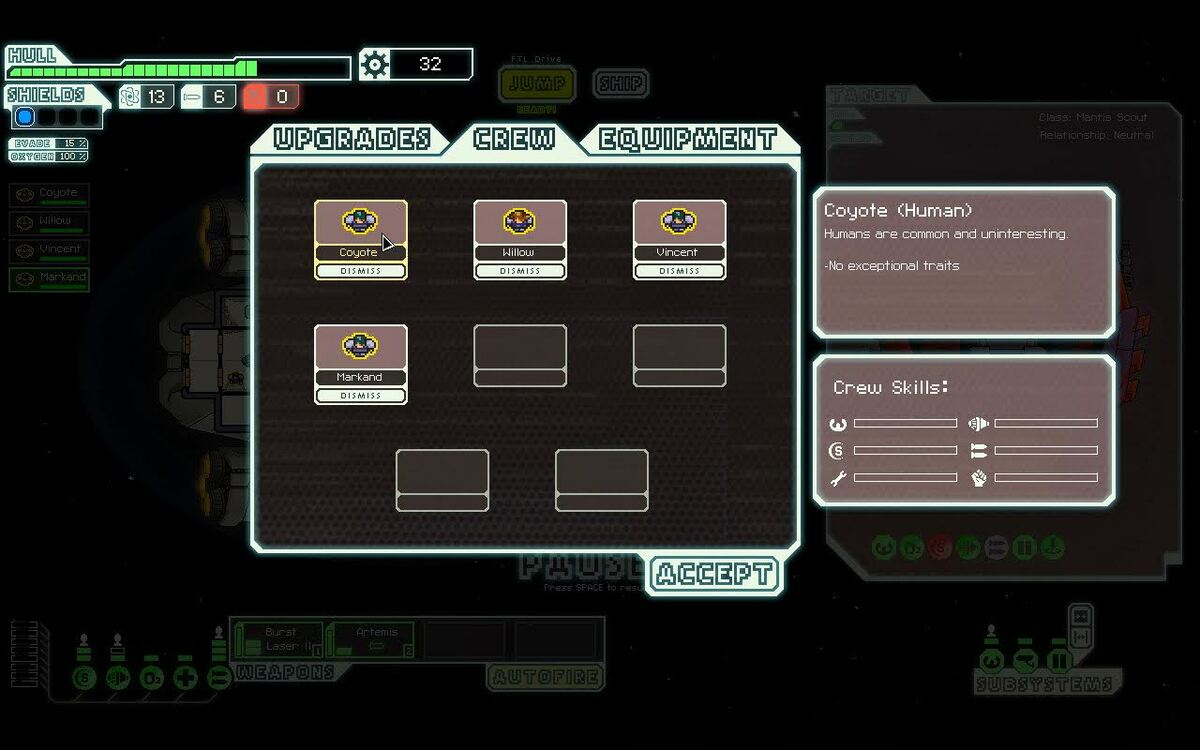1200x750 pixels.
Task: Dismiss crew member Willow
Action: coord(520,271)
